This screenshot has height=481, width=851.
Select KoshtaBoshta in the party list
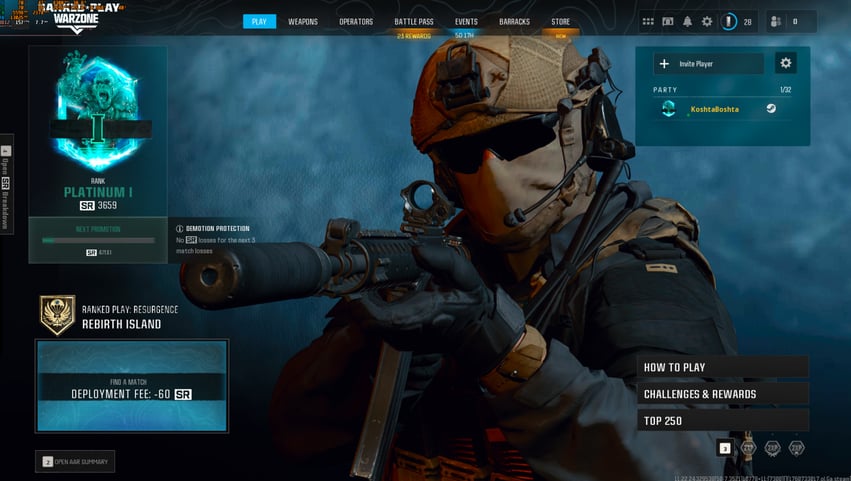pos(714,109)
